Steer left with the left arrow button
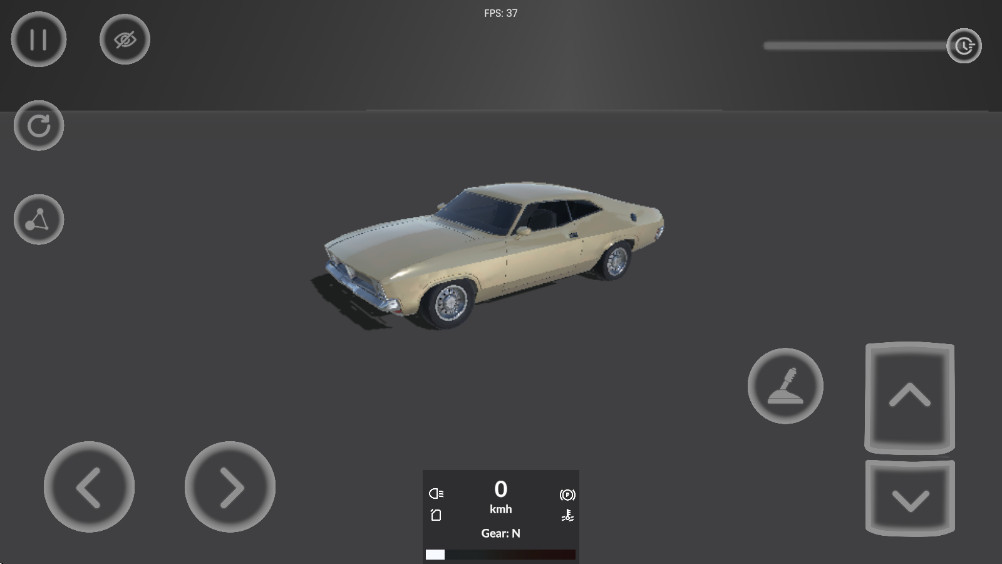Viewport: 1002px width, 564px height. click(89, 487)
